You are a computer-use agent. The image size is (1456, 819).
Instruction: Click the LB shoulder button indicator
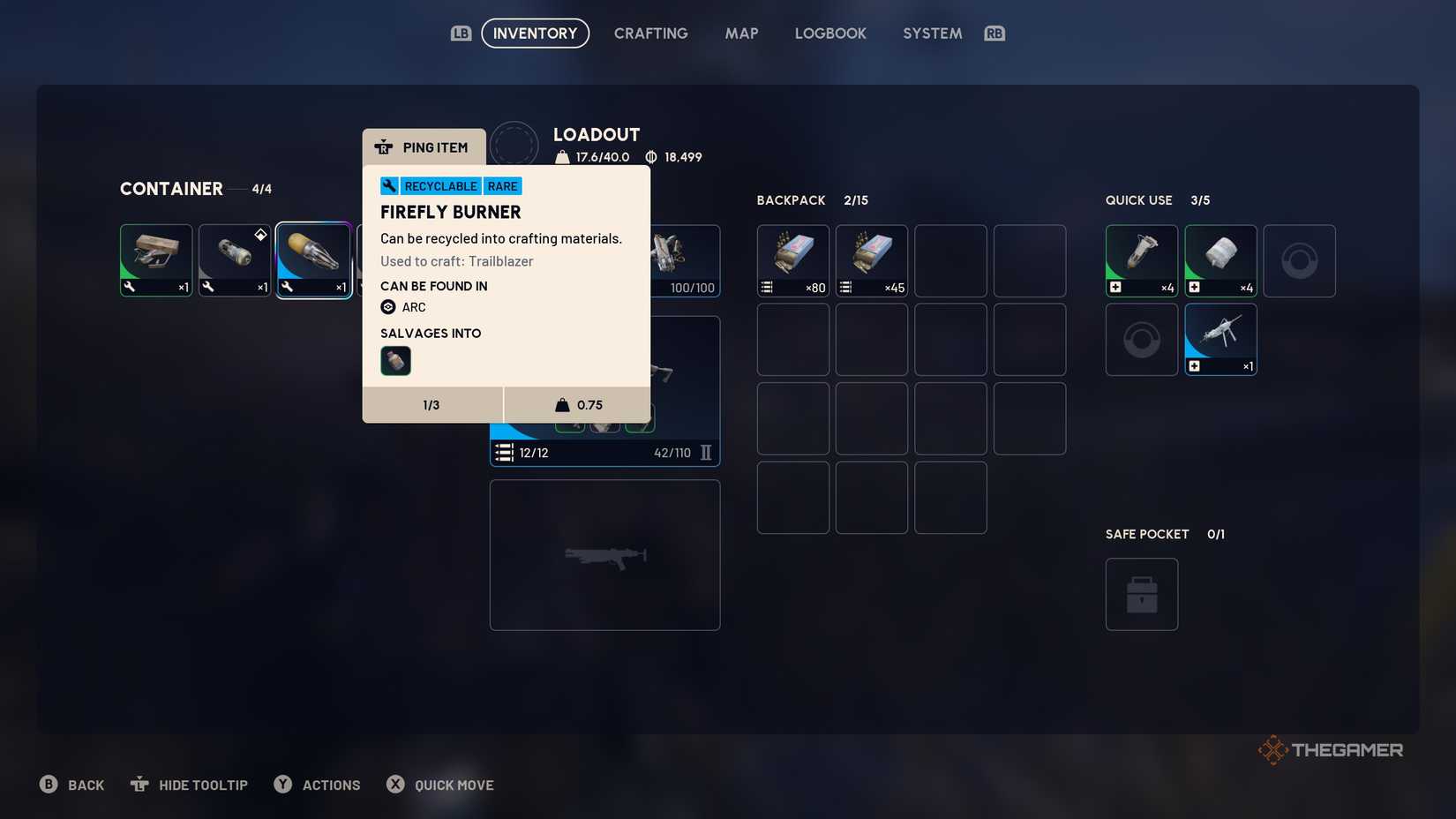(x=461, y=32)
